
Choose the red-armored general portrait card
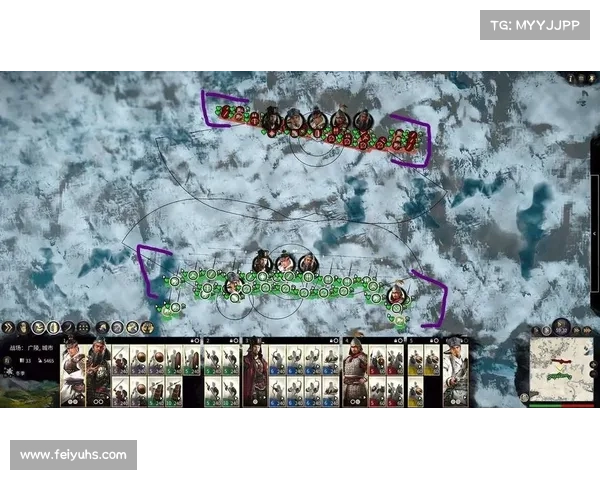(254, 372)
